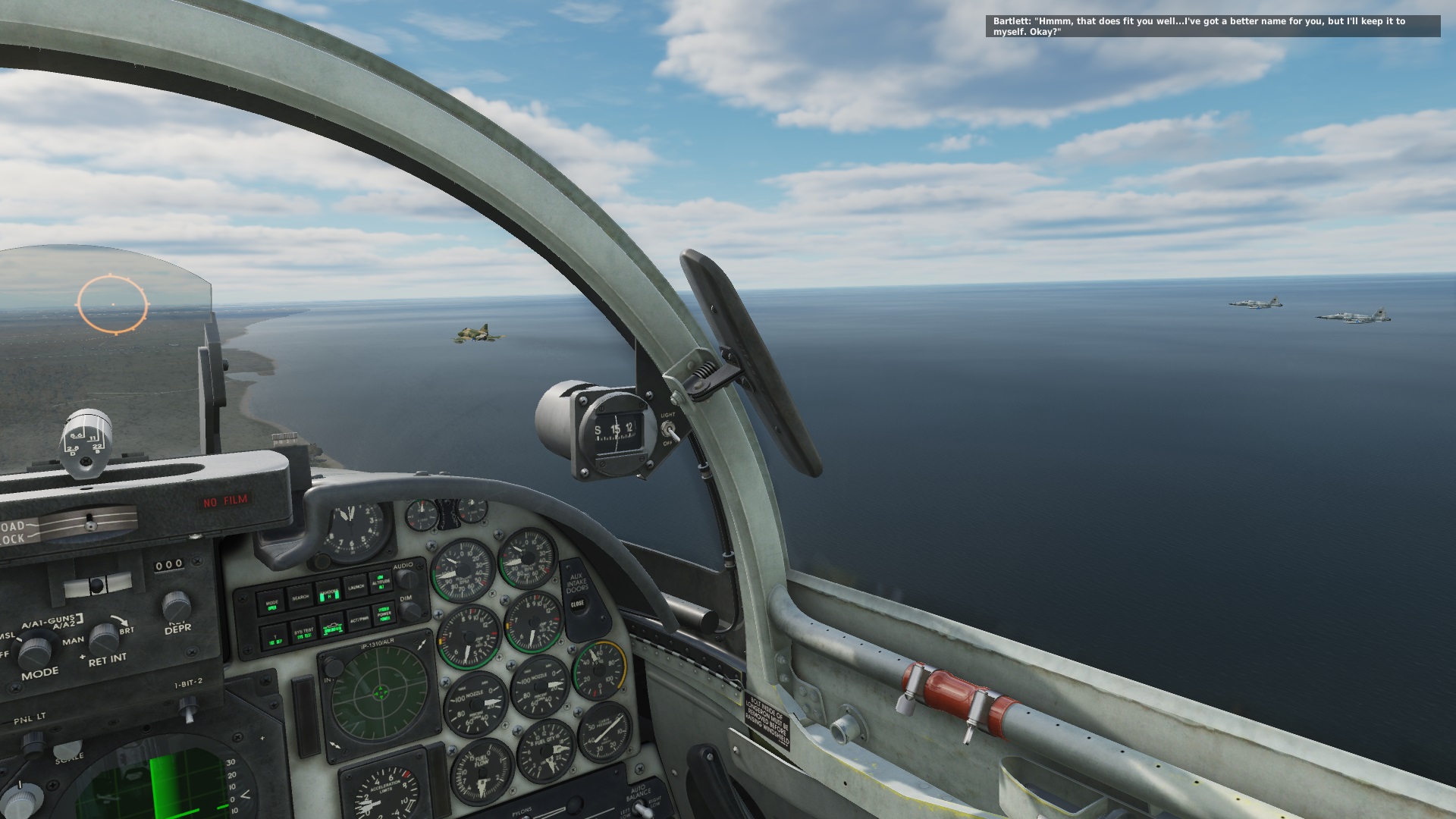Push the RWR ACT/PWR button

click(x=359, y=619)
